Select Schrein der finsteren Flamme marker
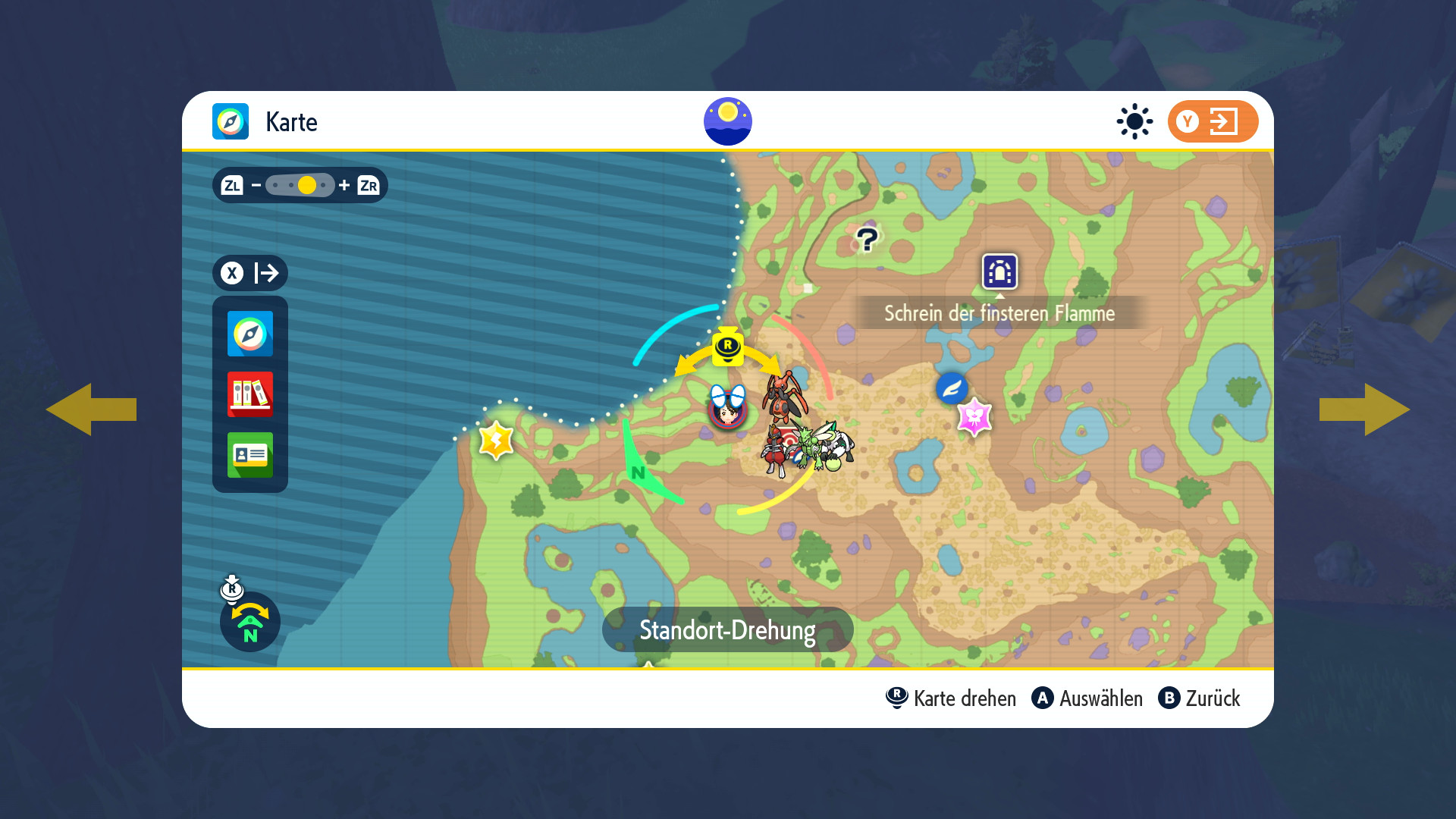1456x819 pixels. pos(999,271)
